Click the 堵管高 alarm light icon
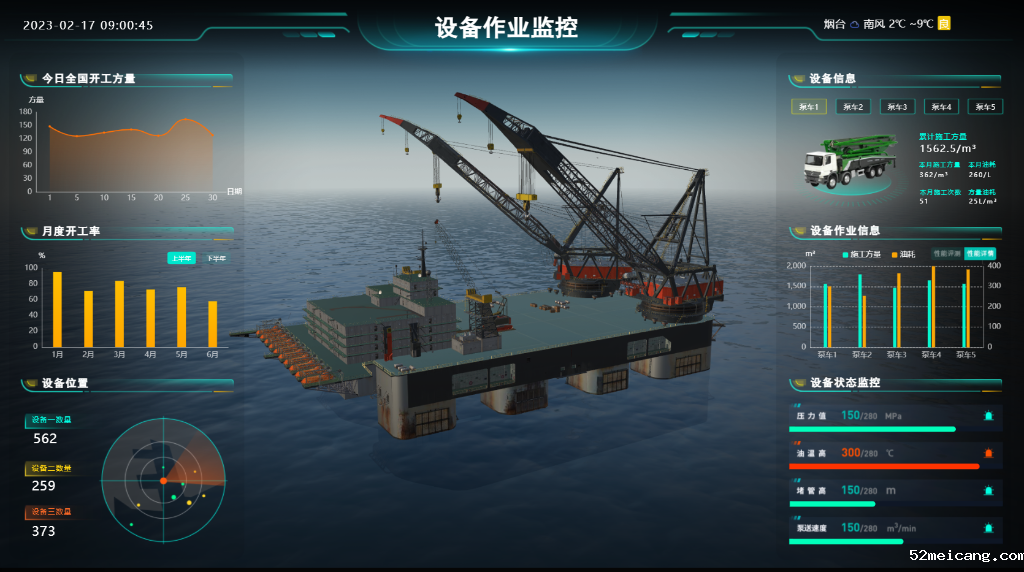Image resolution: width=1024 pixels, height=572 pixels. point(989,490)
